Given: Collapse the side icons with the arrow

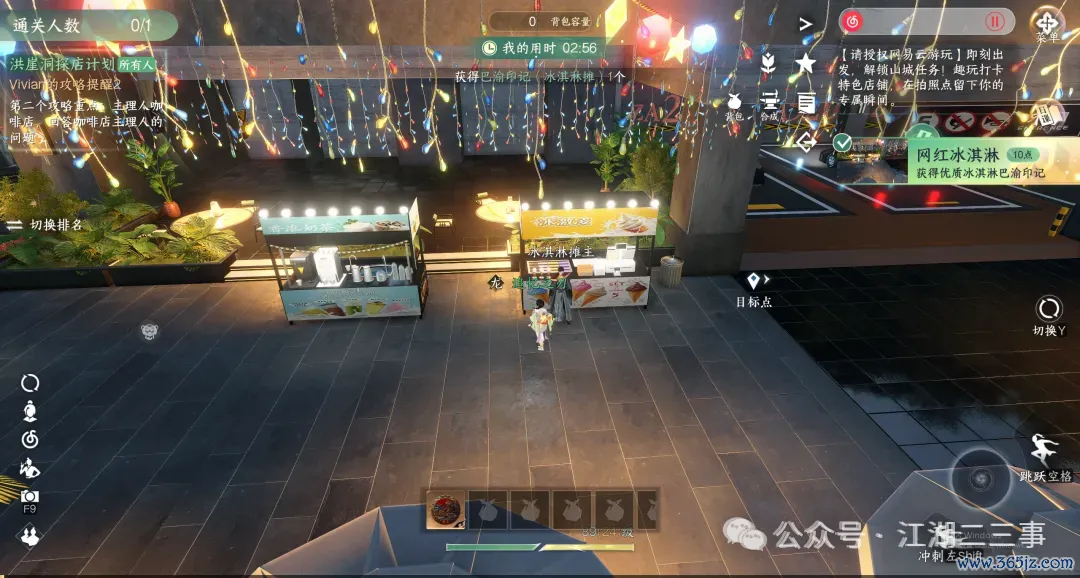Looking at the screenshot, I should pos(805,23).
